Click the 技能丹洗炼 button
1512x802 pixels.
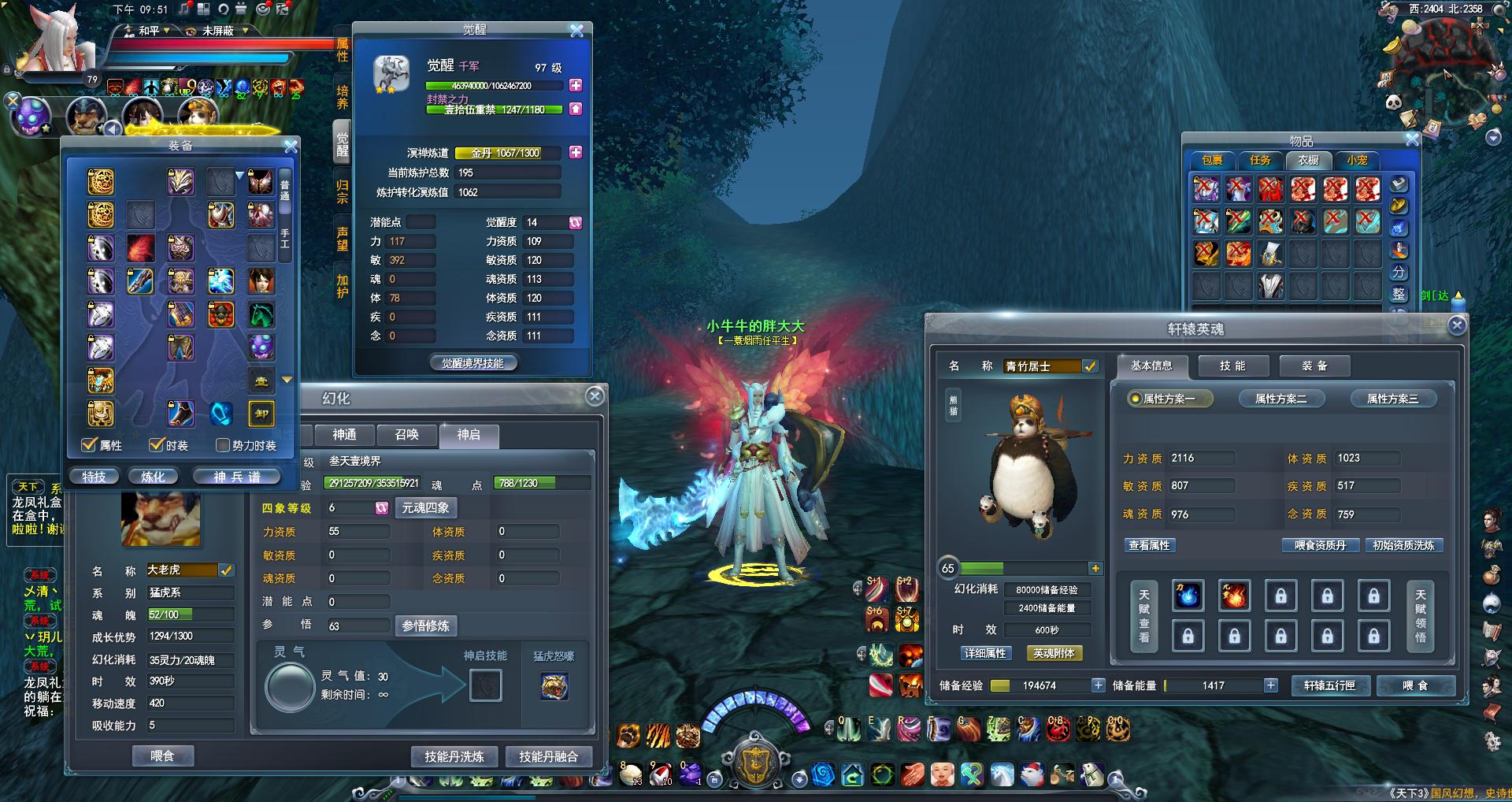coord(454,756)
